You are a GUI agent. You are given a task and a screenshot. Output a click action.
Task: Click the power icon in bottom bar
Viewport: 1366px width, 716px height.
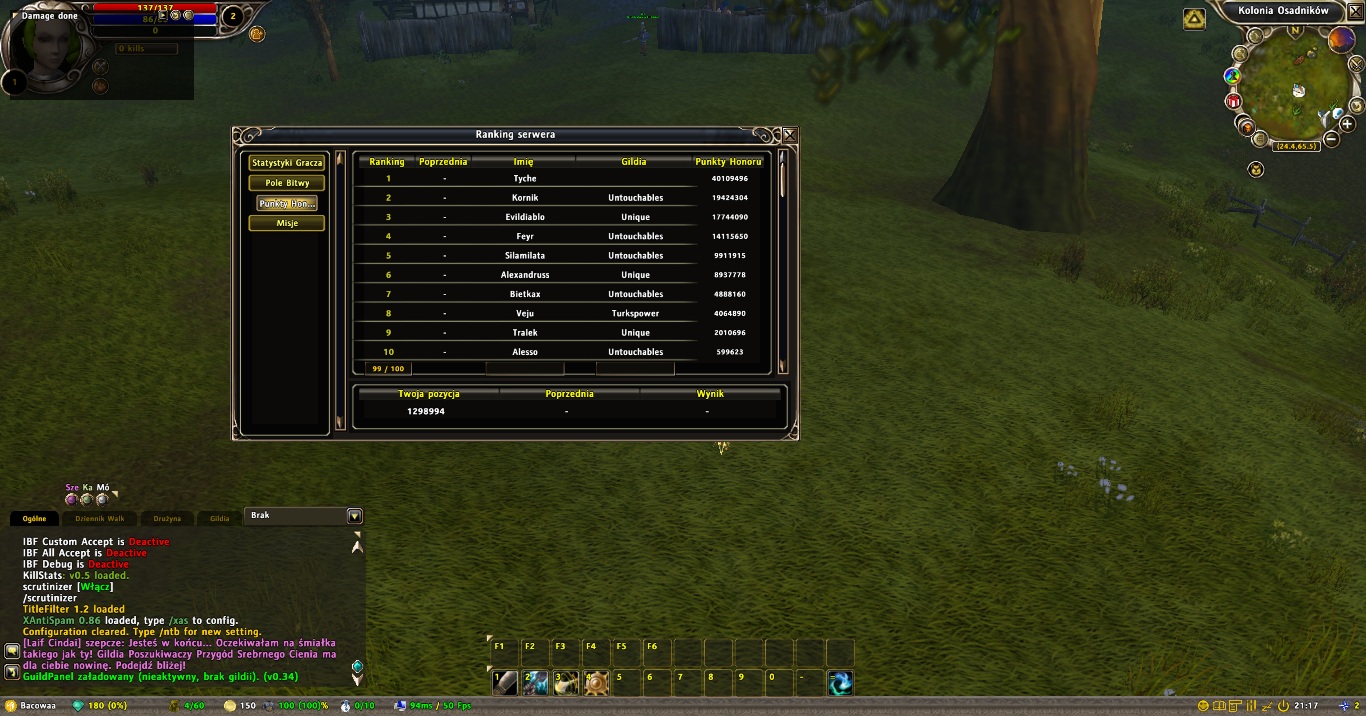point(1283,706)
